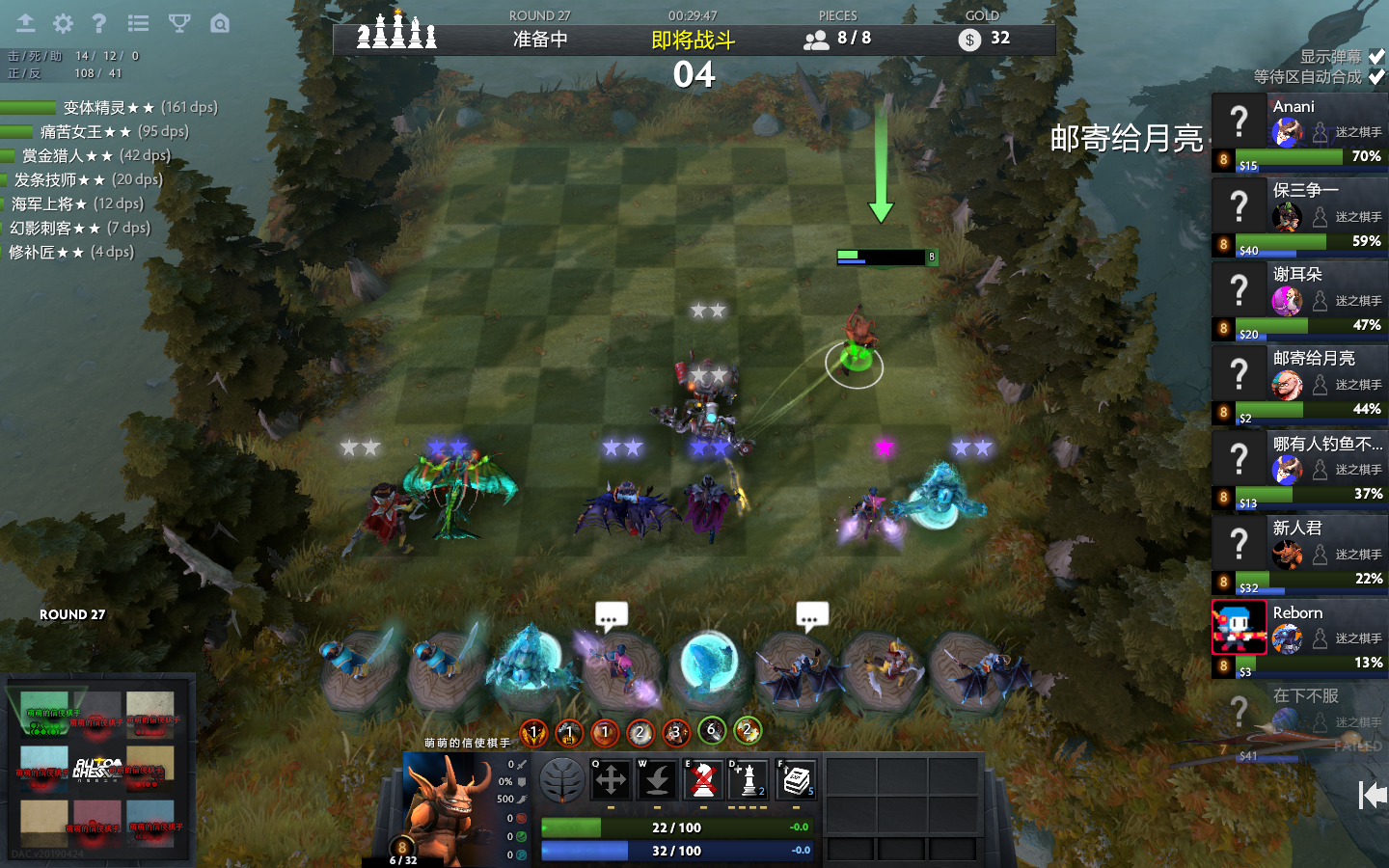Open the list menu icon
Screen dimensions: 1389x868
(x=138, y=23)
